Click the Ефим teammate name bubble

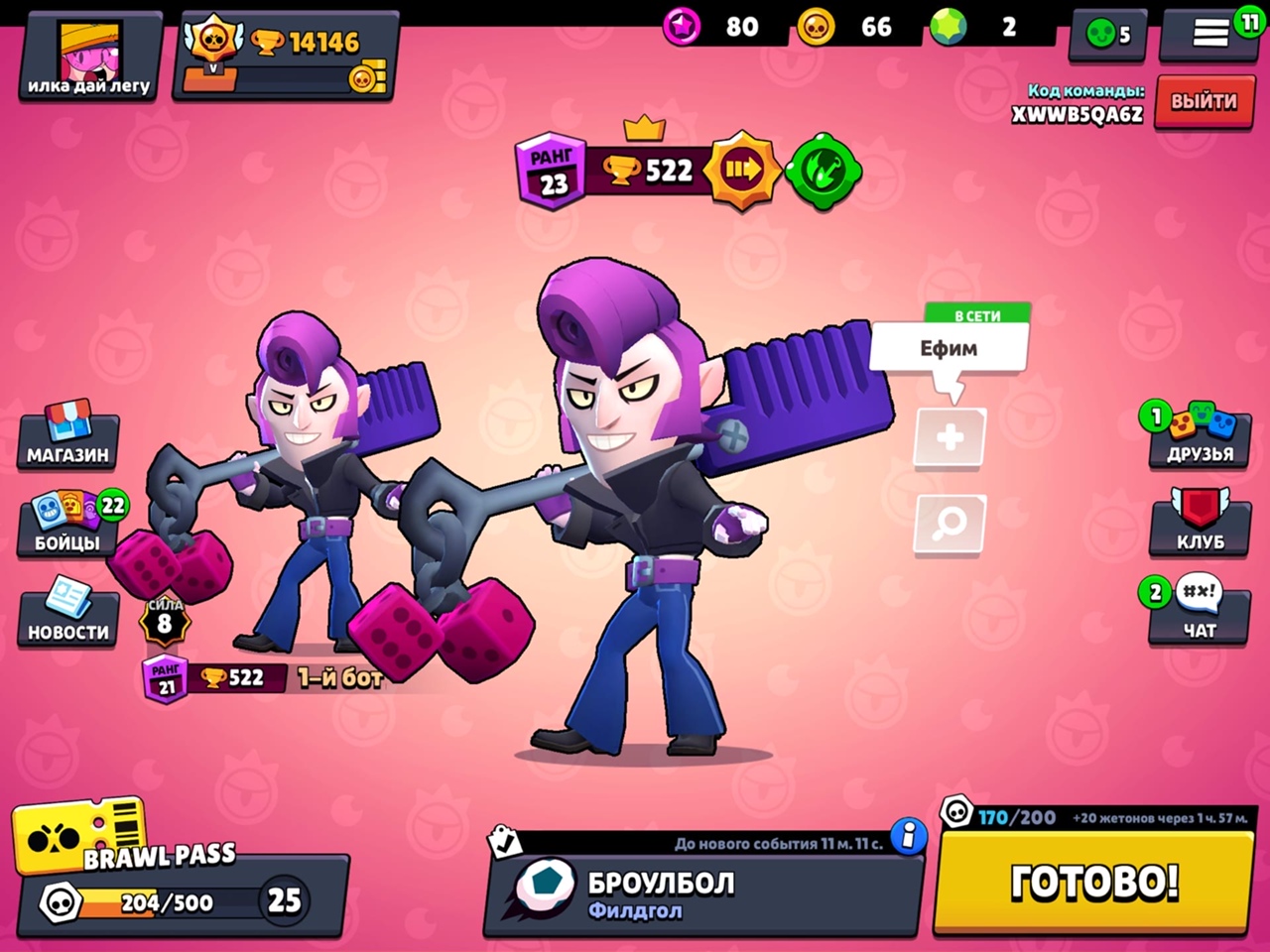[949, 348]
